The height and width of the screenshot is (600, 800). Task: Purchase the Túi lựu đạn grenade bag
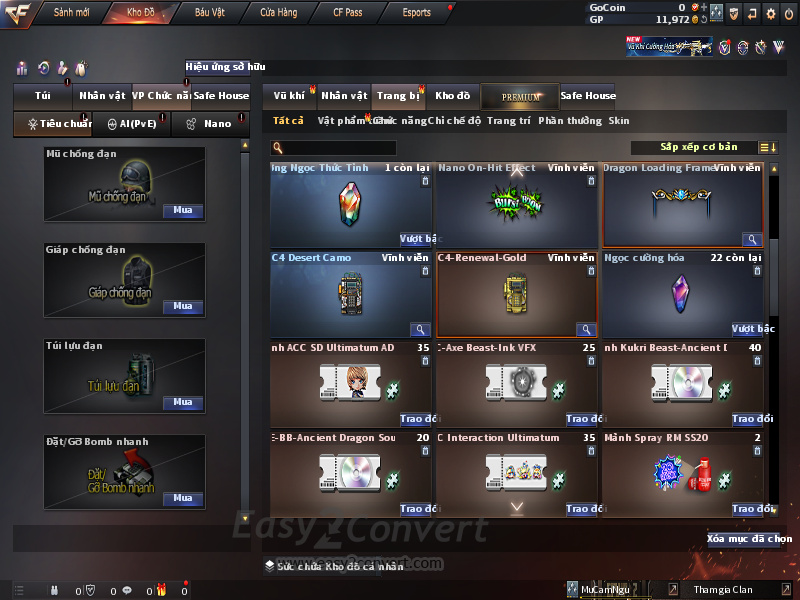click(182, 402)
